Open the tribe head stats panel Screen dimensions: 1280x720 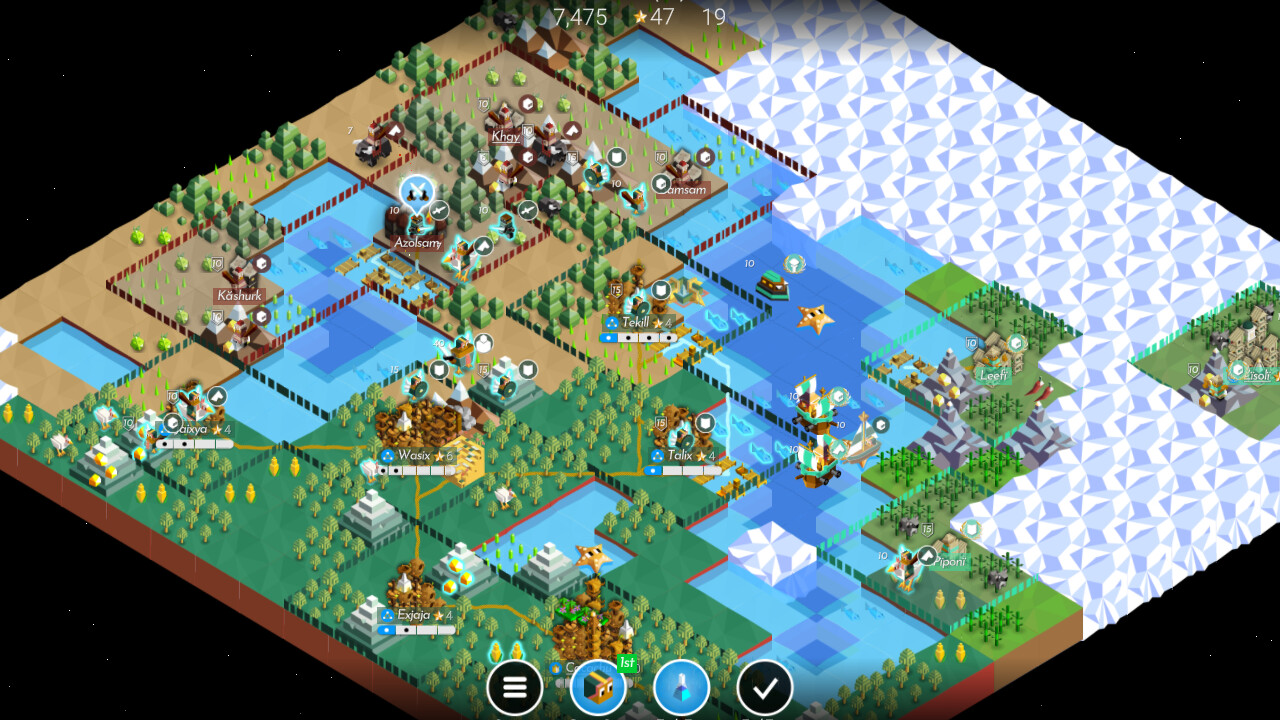(x=597, y=687)
